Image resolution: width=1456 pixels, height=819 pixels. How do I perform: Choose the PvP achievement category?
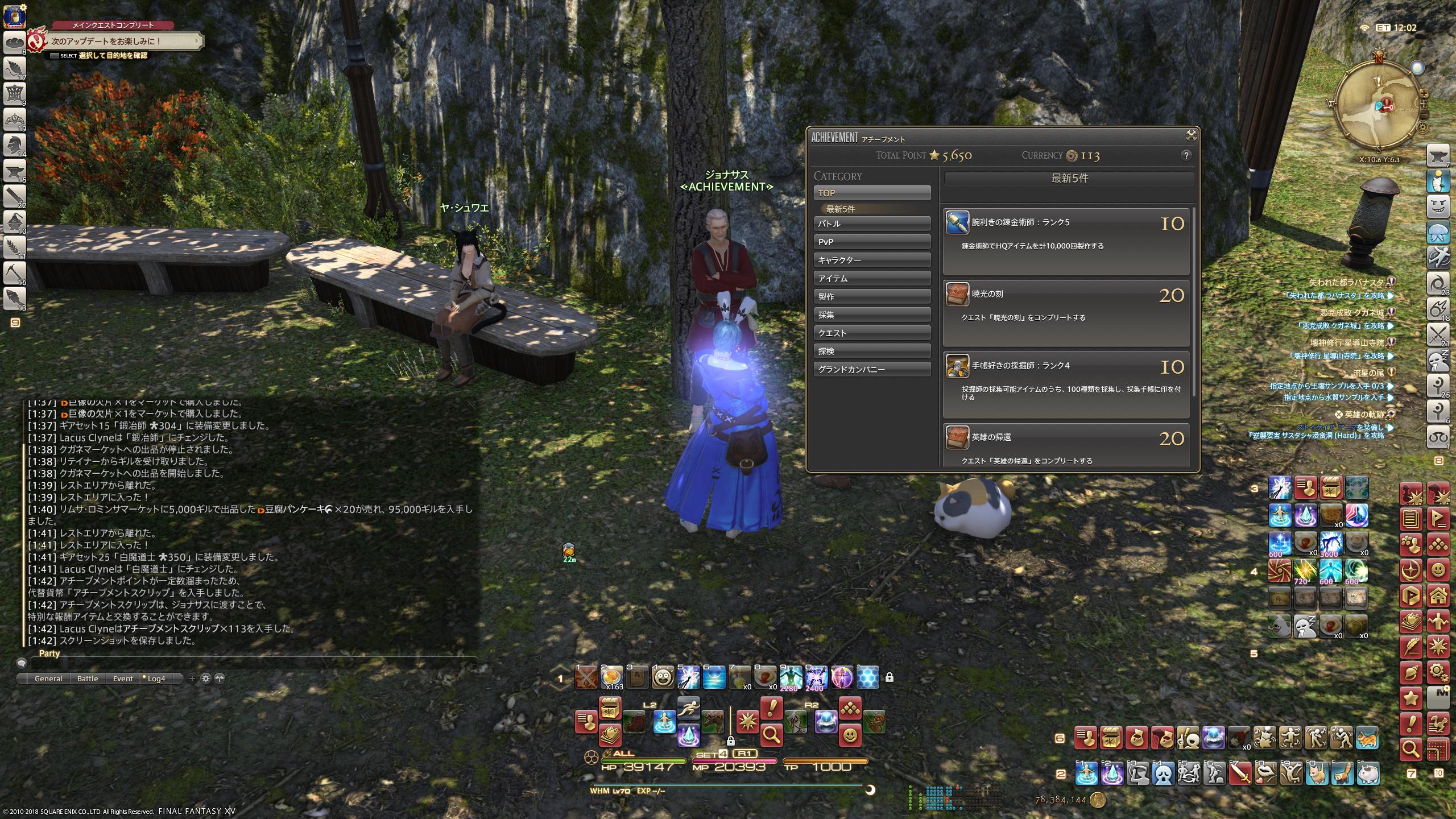872,242
